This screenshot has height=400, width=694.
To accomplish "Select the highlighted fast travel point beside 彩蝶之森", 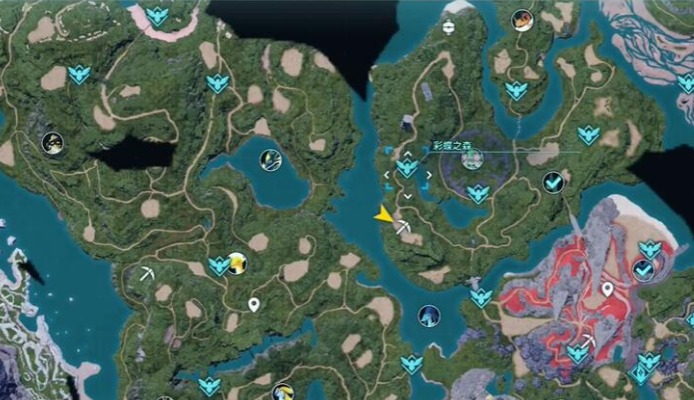I will click(407, 168).
